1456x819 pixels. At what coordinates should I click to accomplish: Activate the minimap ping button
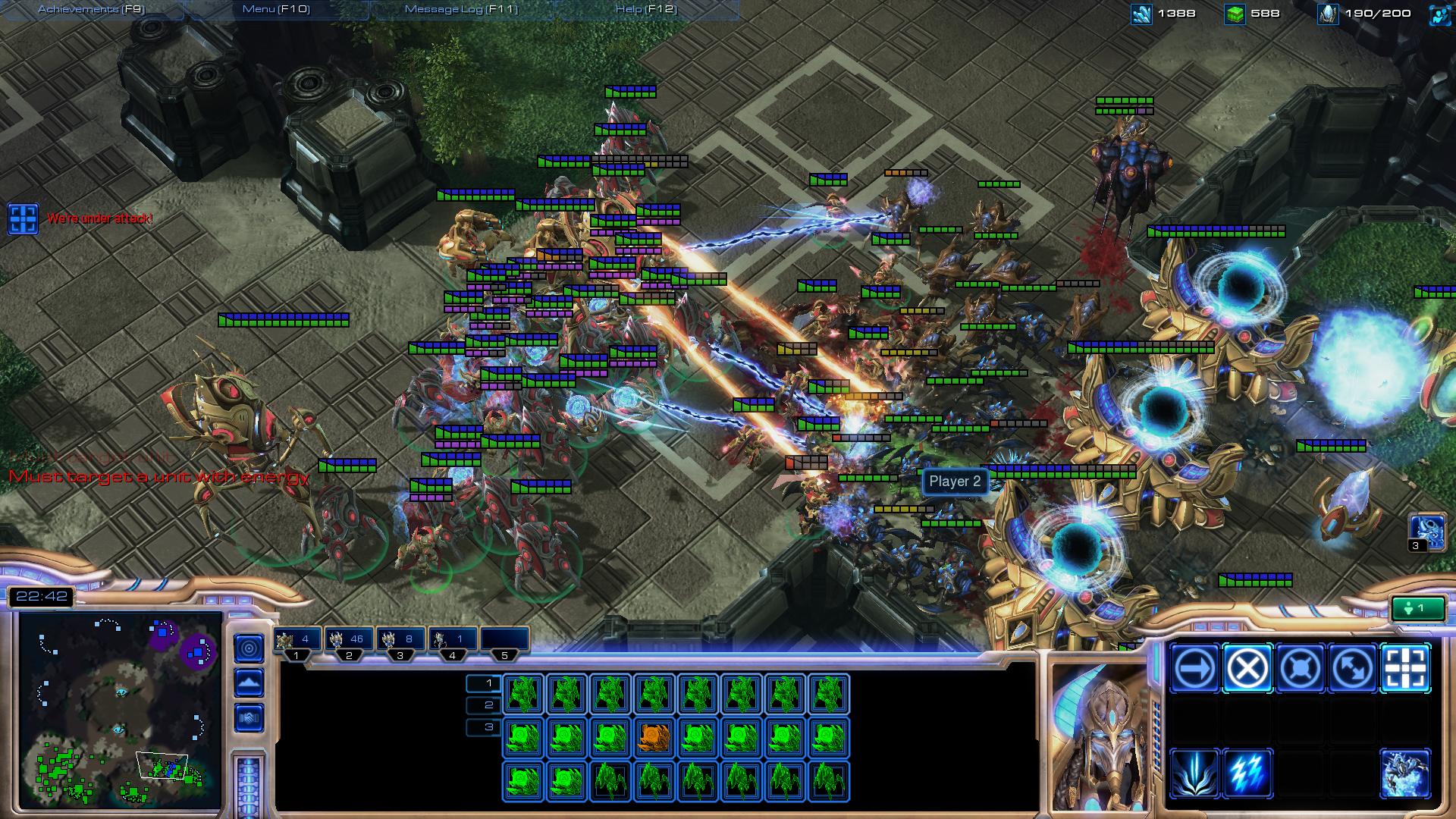[x=249, y=648]
